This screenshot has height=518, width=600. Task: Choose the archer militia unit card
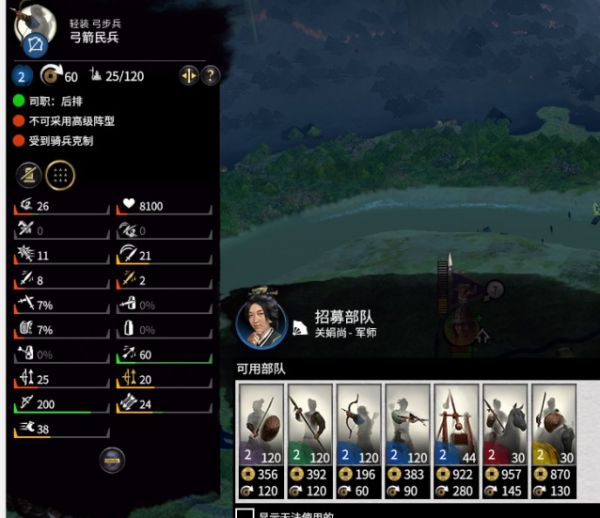click(x=359, y=440)
